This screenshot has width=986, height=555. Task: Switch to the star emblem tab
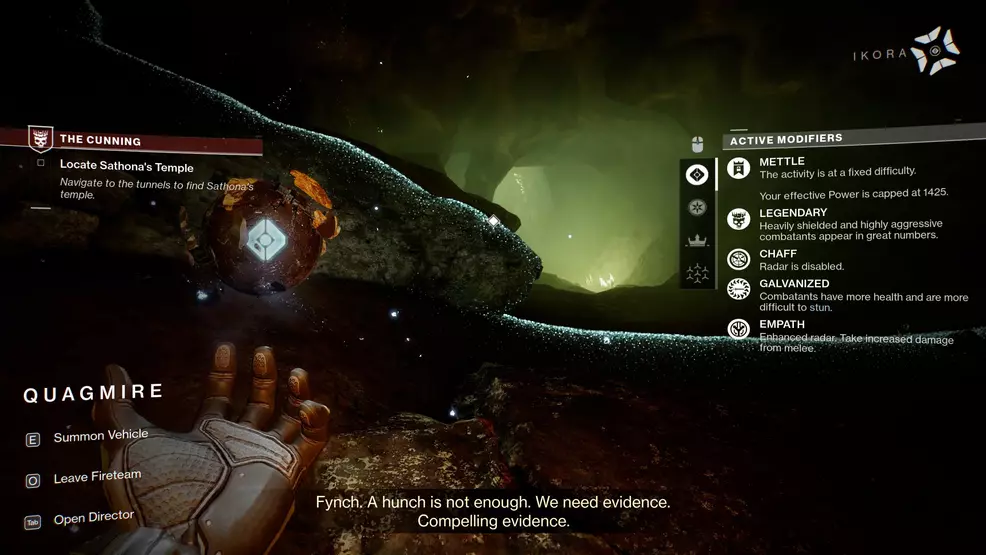[697, 207]
